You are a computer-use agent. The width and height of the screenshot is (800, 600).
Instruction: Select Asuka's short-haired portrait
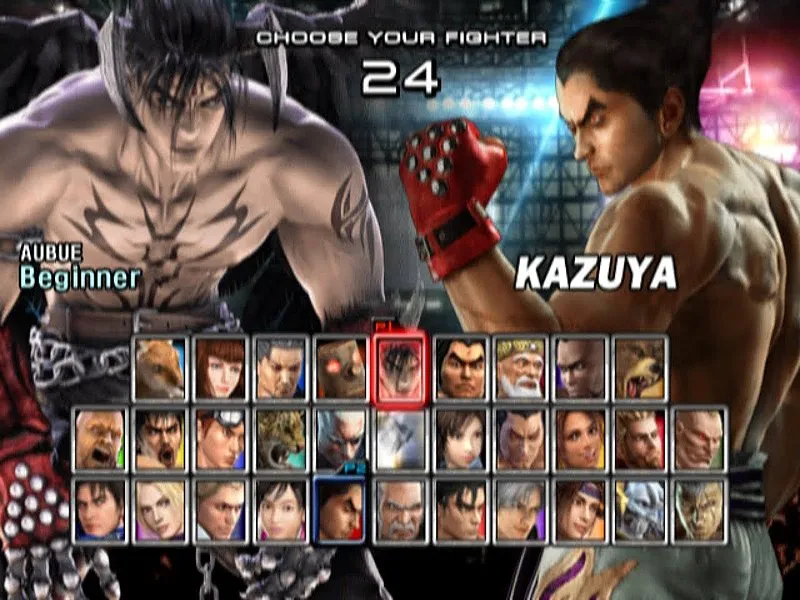461,439
